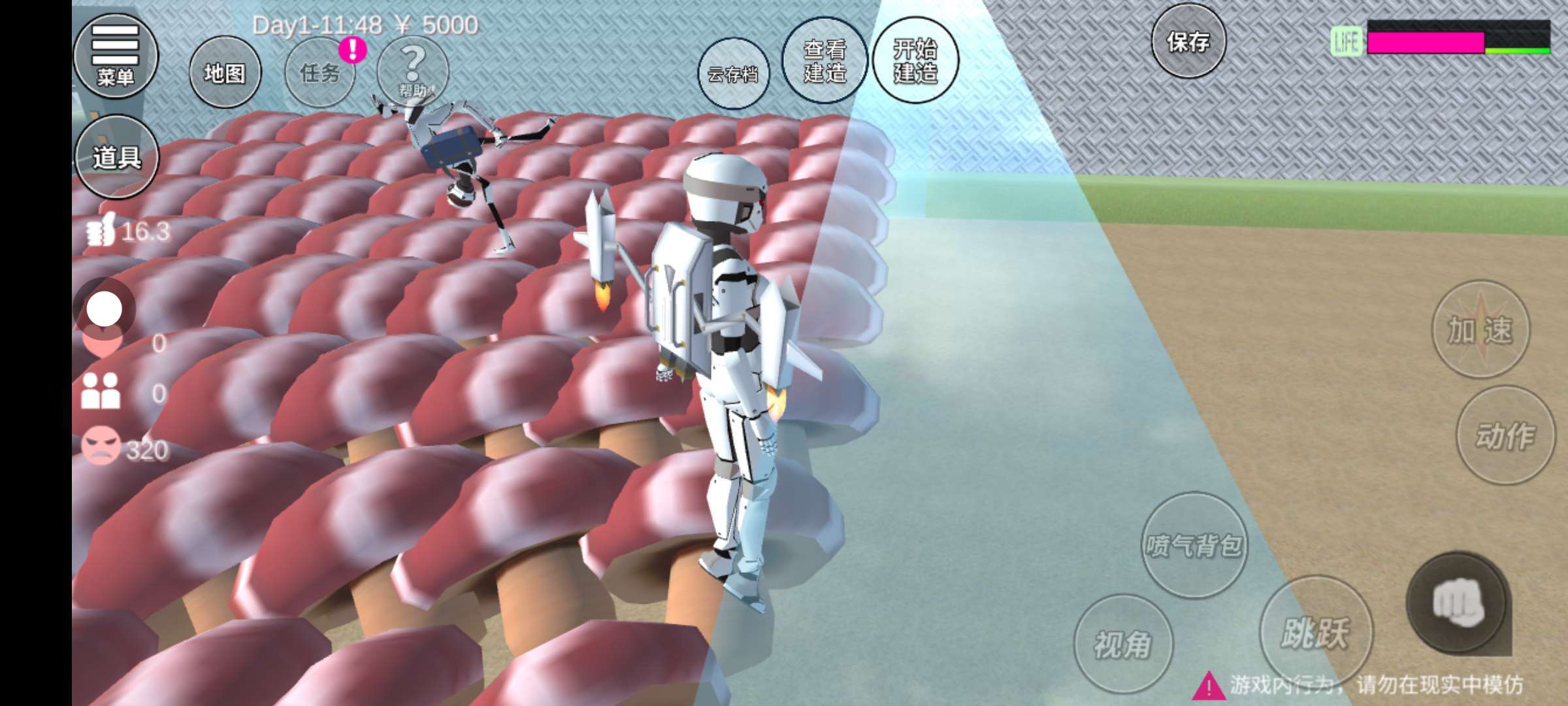The width and height of the screenshot is (1568, 706).
Task: Punch with the fist attack icon
Action: point(1457,603)
